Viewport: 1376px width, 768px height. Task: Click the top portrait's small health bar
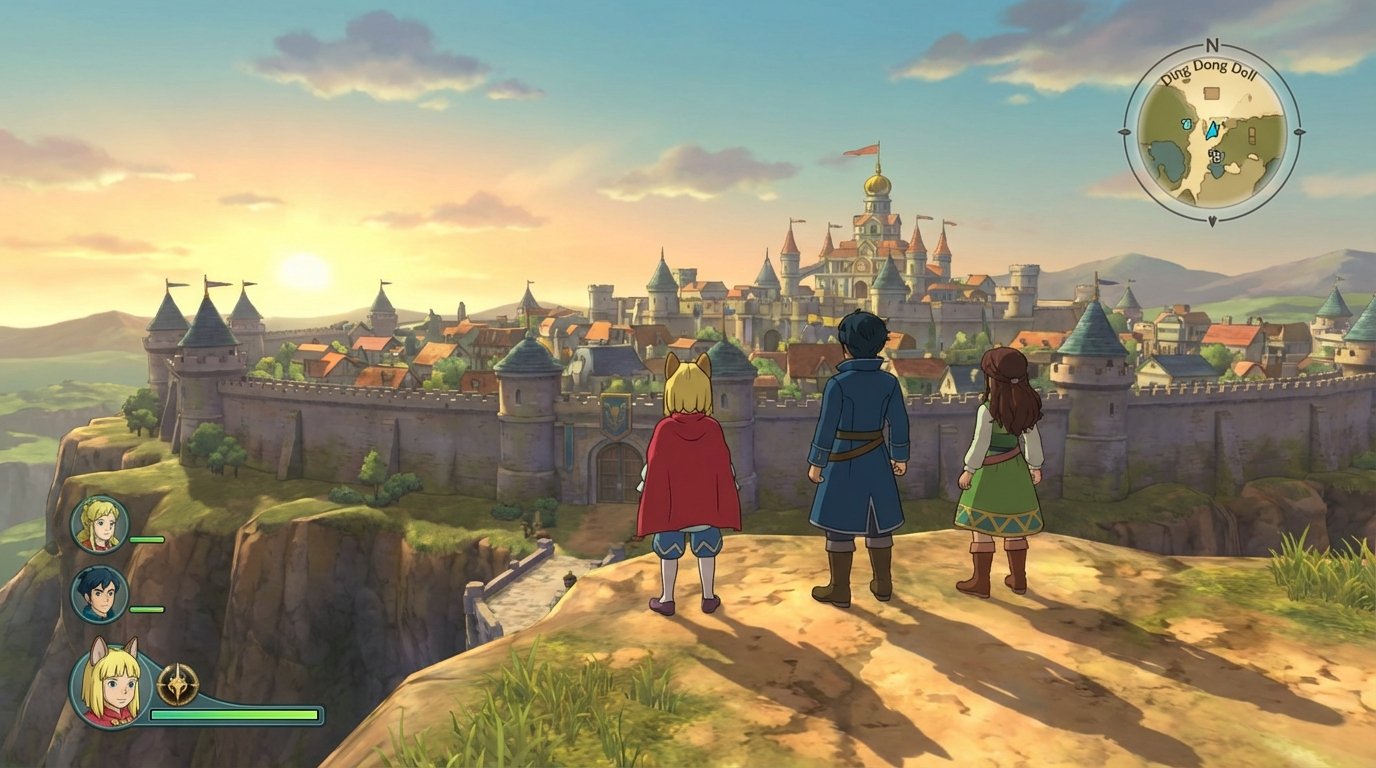pos(146,540)
